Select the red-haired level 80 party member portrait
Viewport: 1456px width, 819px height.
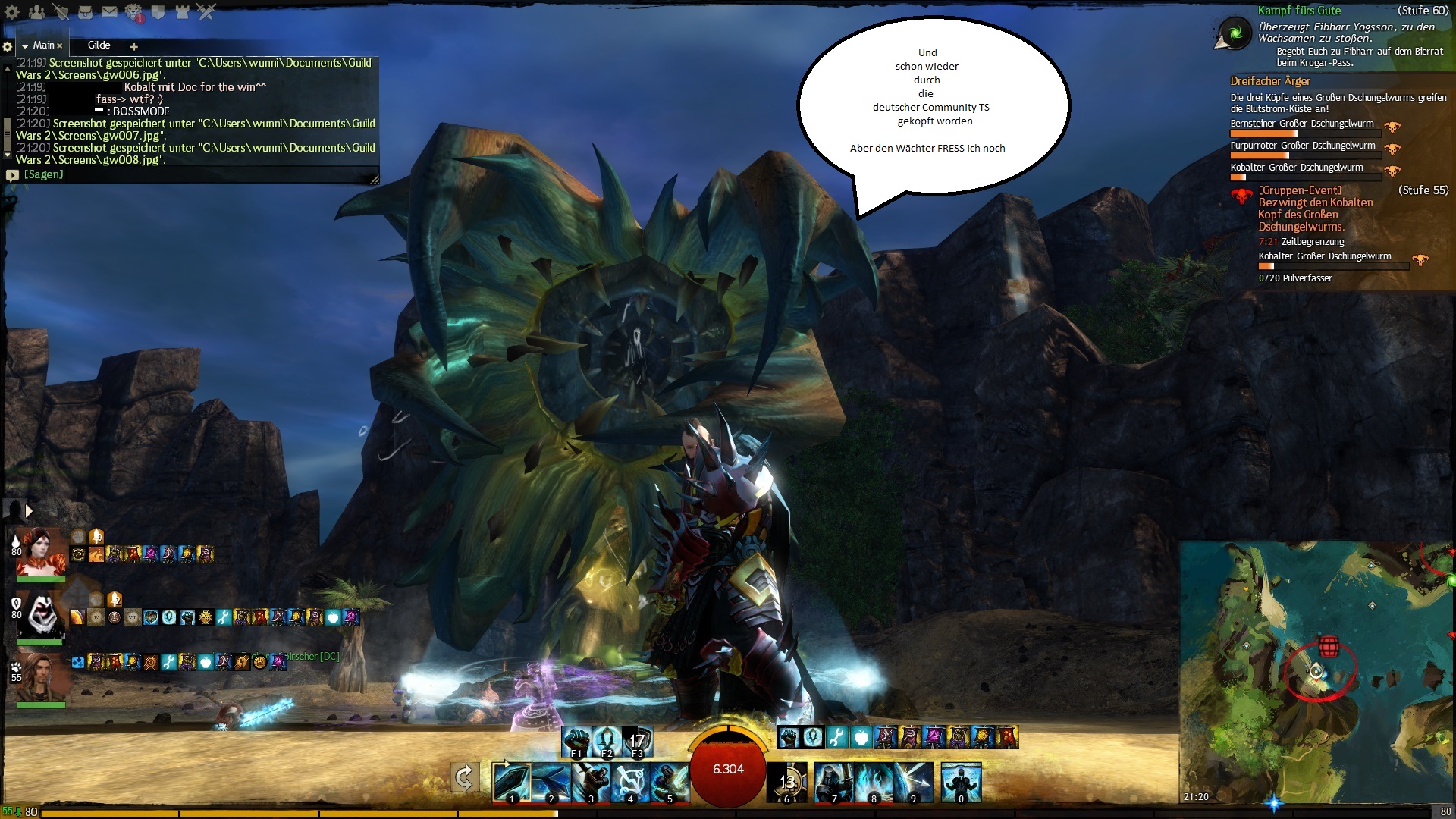[39, 553]
